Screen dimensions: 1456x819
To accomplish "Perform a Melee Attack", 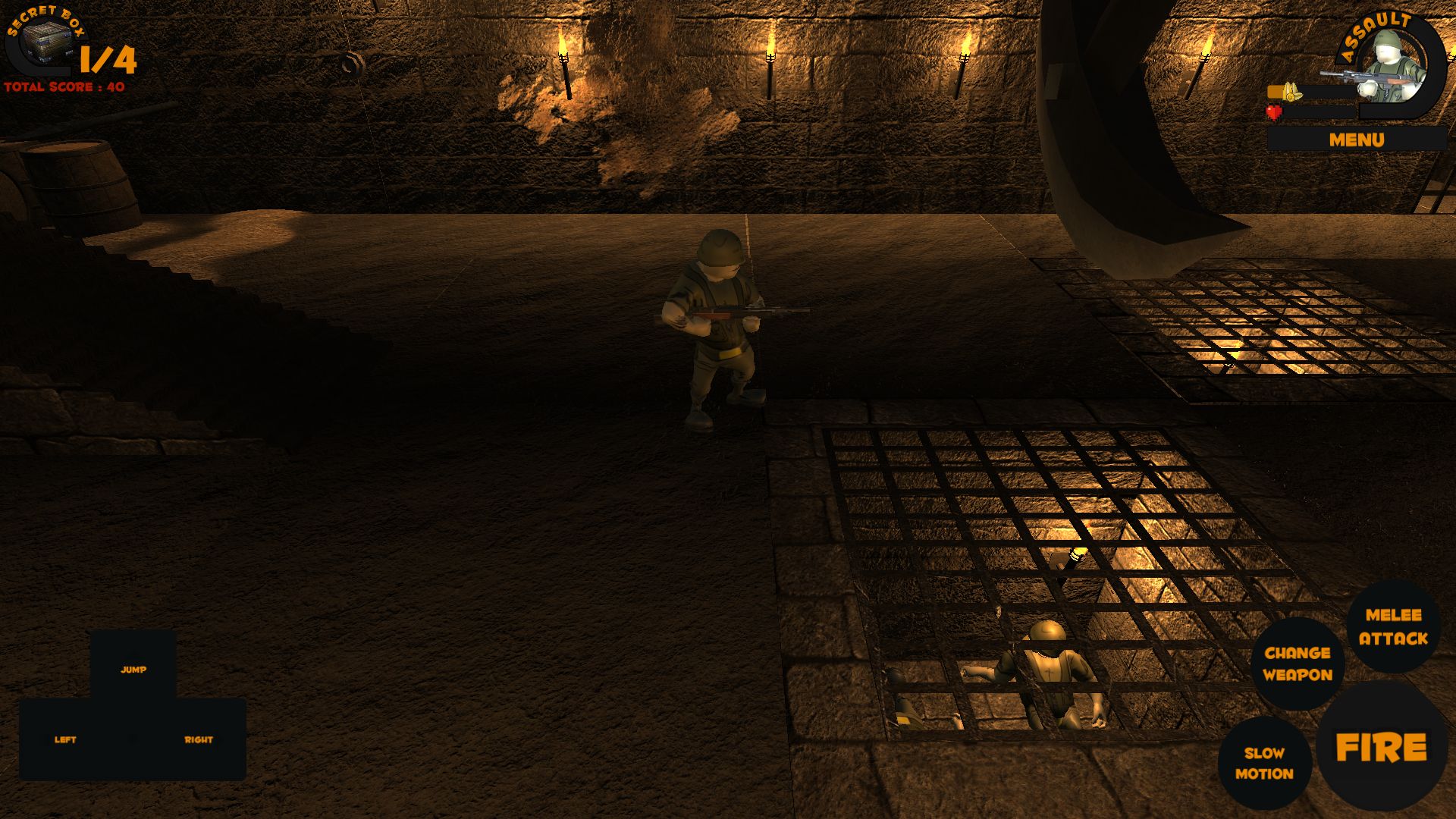I will click(x=1393, y=626).
